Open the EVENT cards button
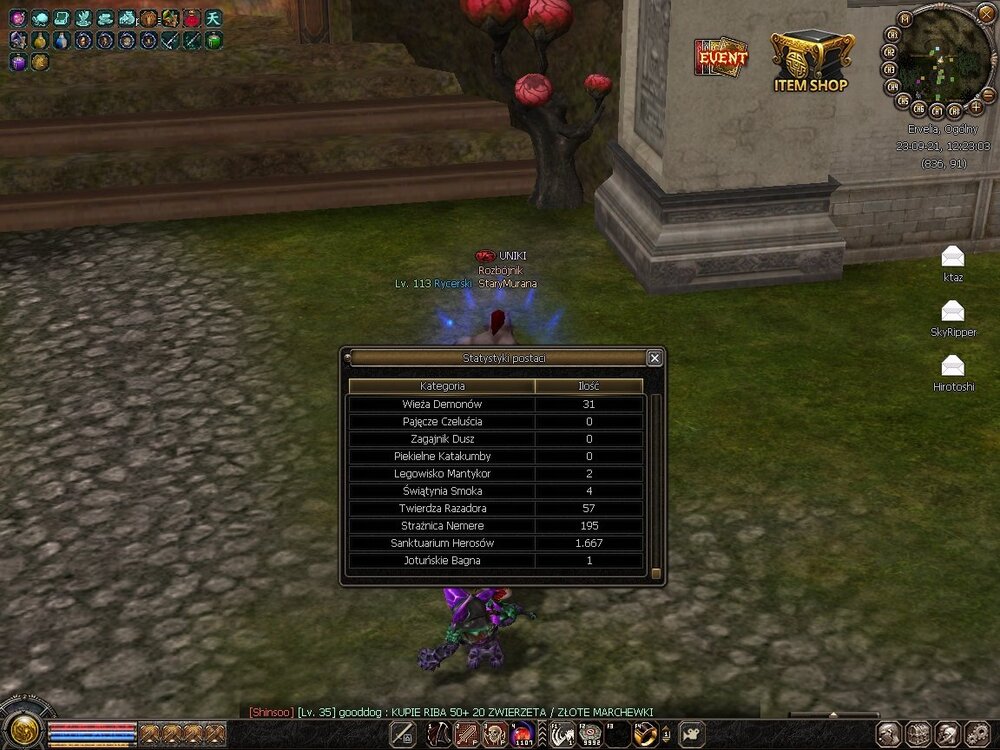1000x750 pixels. tap(721, 57)
